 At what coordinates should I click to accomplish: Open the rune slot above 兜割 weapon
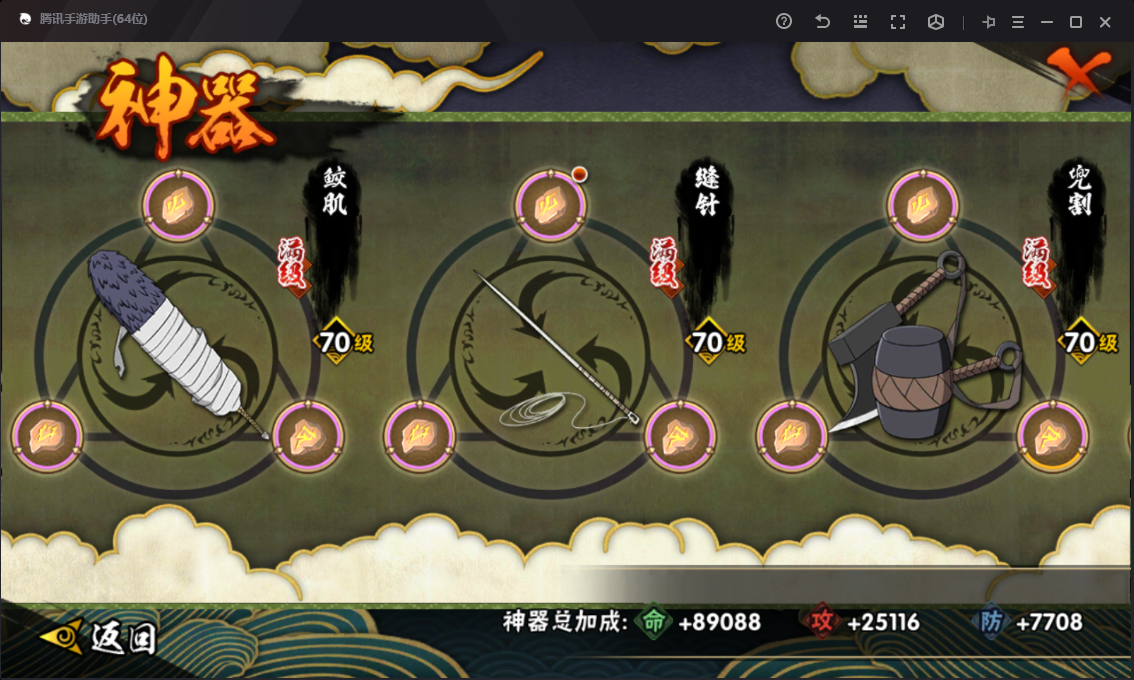click(x=921, y=207)
